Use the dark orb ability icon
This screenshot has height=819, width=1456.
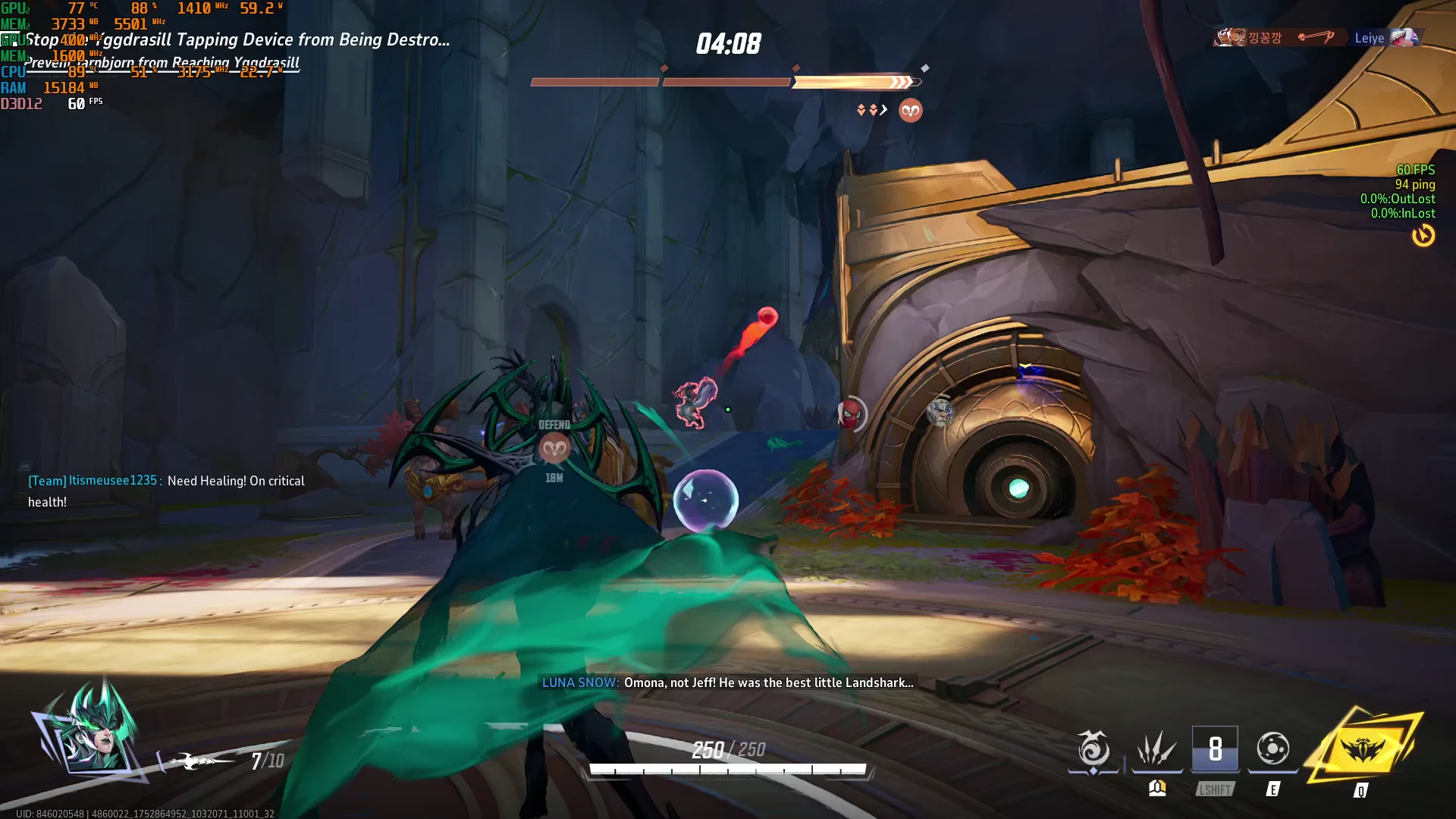click(1272, 749)
